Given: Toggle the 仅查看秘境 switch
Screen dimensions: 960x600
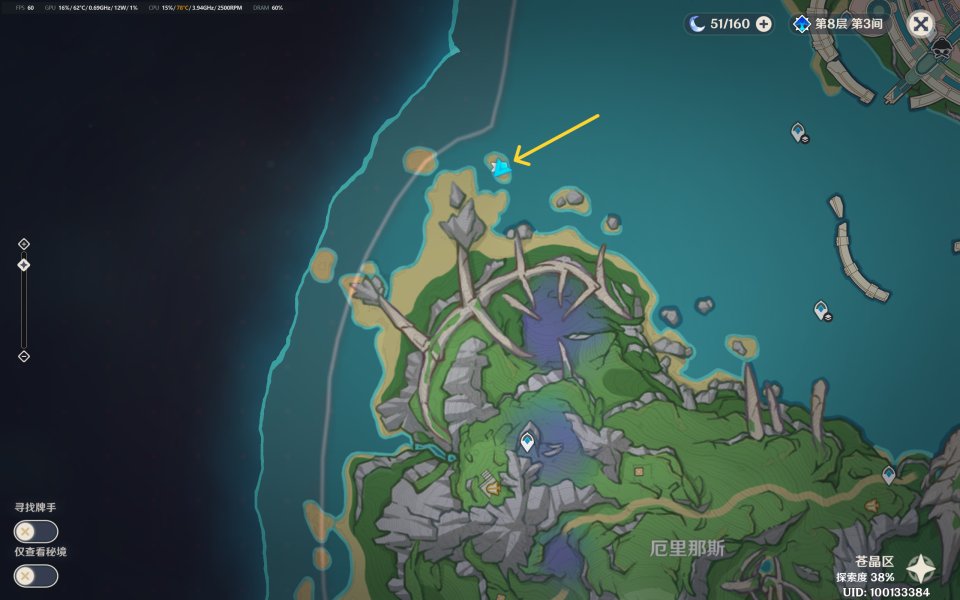Looking at the screenshot, I should click(x=35, y=576).
